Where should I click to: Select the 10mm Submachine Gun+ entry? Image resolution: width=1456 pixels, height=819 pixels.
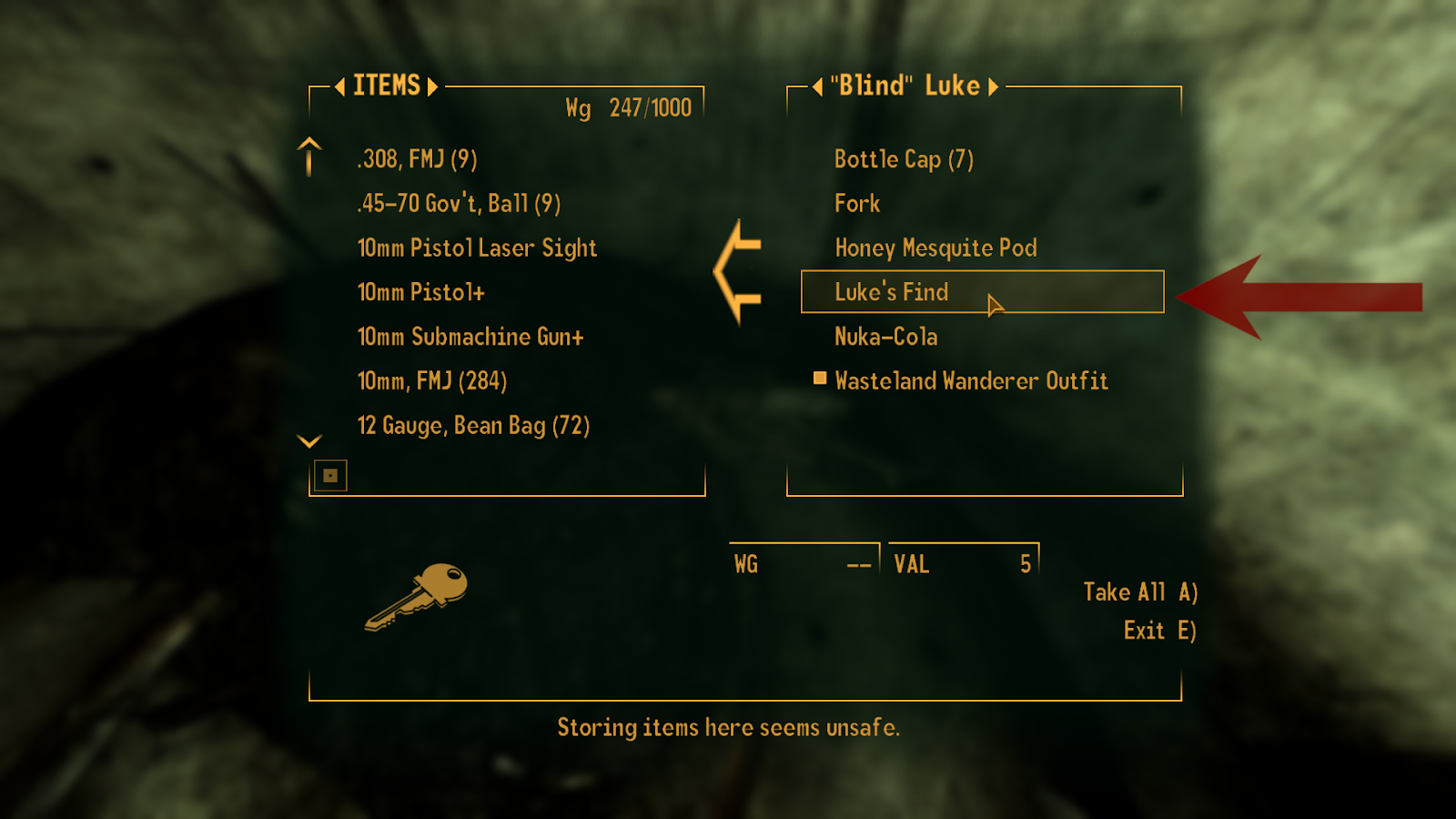[x=470, y=336]
